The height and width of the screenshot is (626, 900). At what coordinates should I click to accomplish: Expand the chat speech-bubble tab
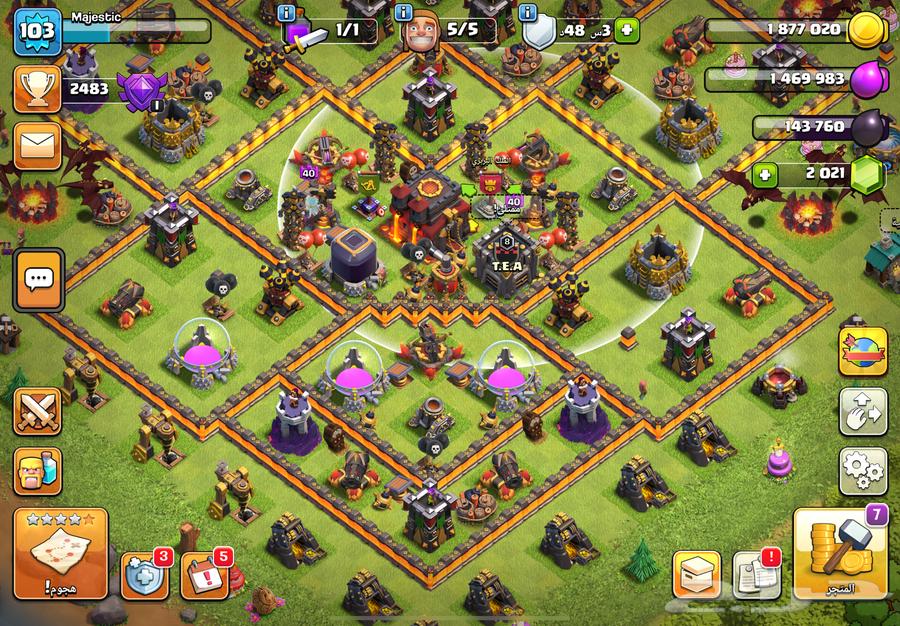pos(38,279)
